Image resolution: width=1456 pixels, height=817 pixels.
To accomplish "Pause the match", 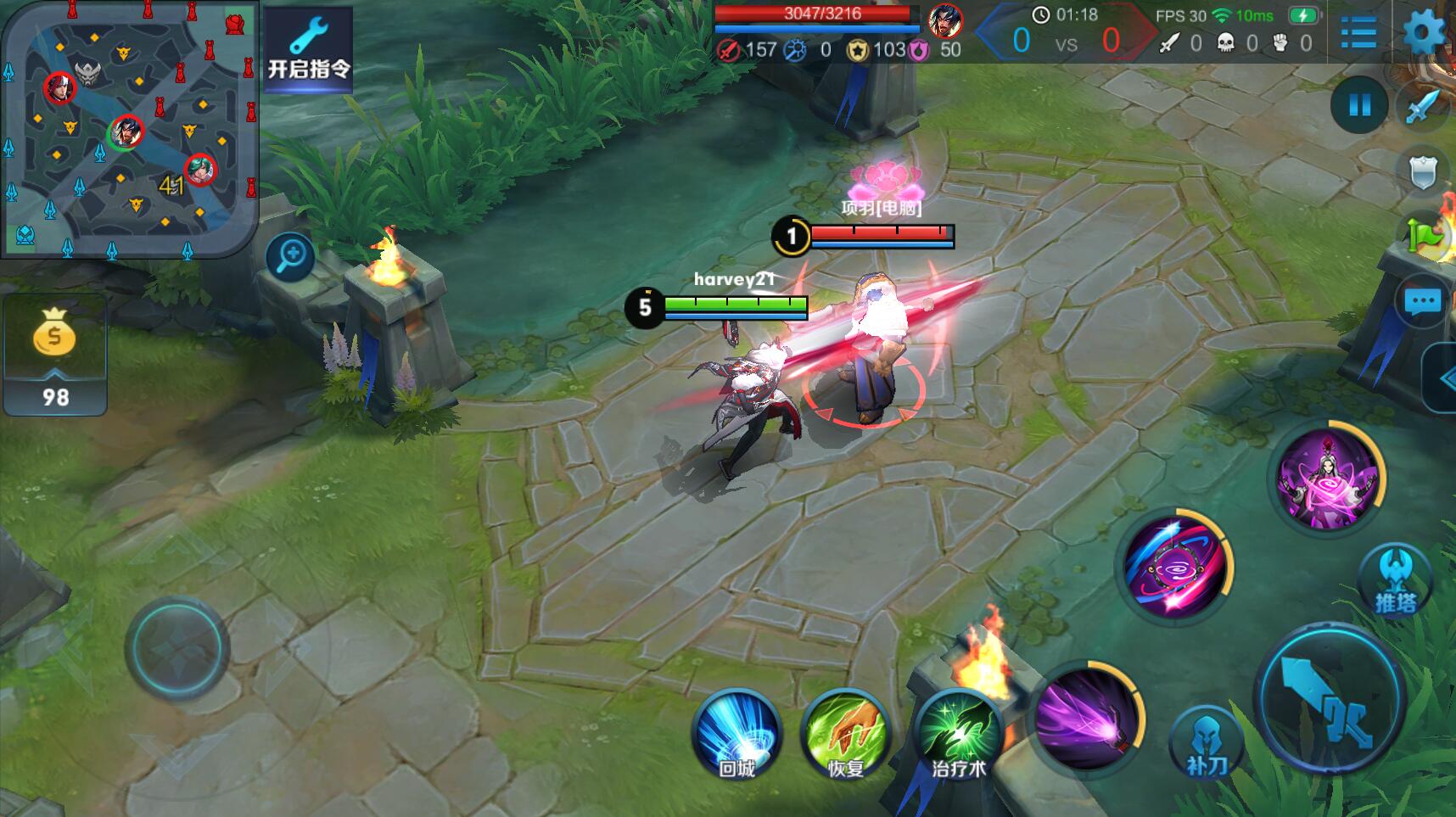I will click(x=1359, y=105).
